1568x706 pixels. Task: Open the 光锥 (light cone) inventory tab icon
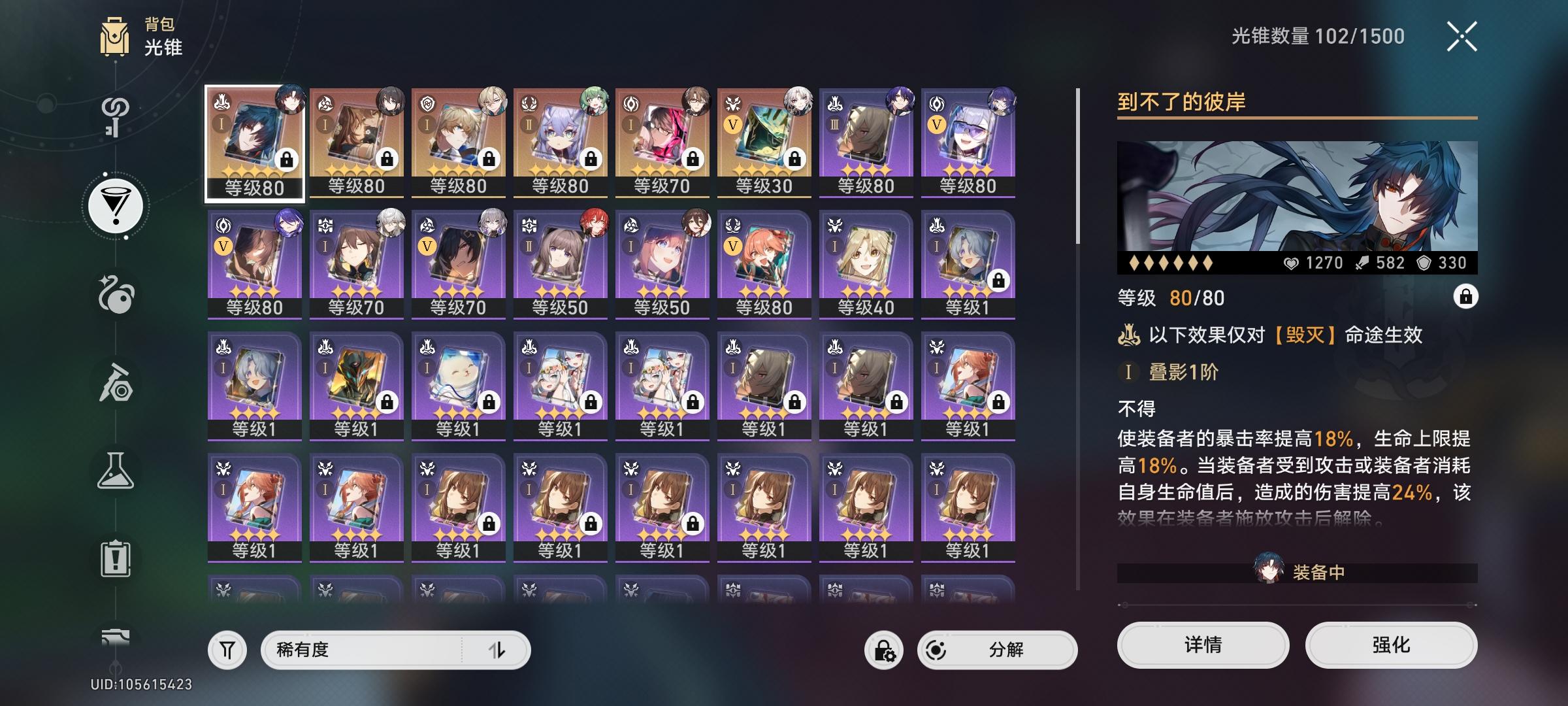116,205
